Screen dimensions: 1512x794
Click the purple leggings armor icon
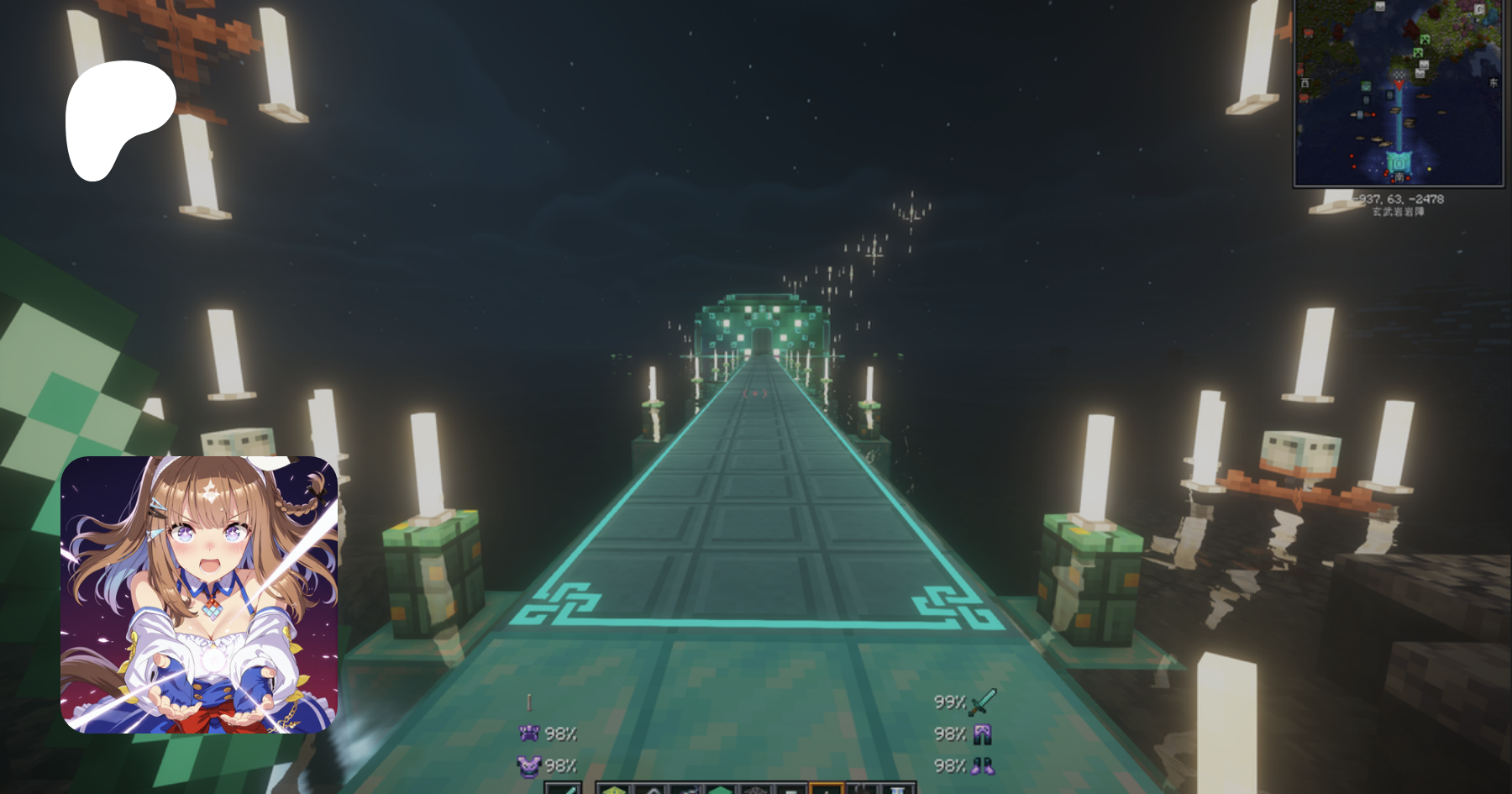tap(982, 734)
